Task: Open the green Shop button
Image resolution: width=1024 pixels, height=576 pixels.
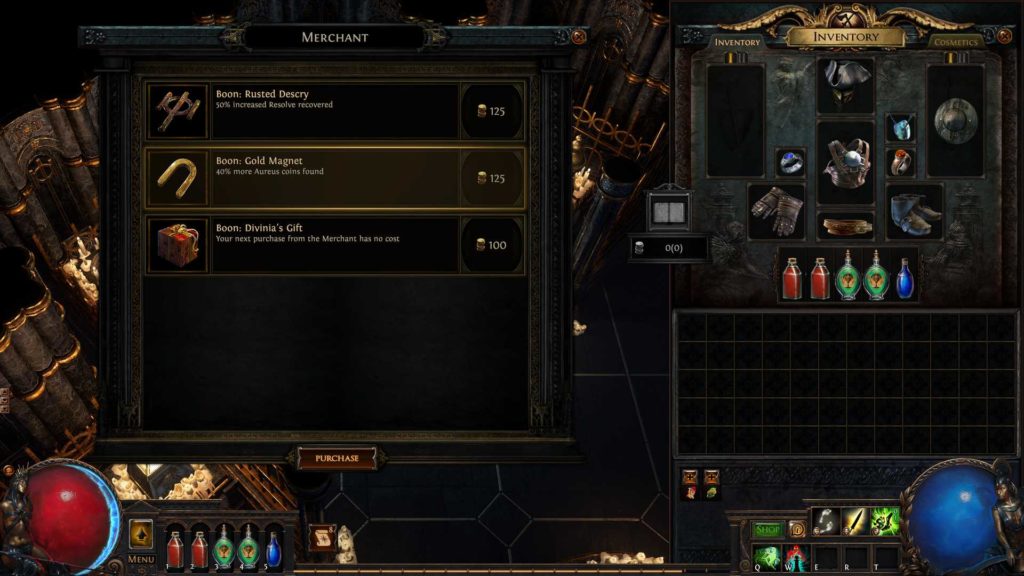Action: pos(767,529)
